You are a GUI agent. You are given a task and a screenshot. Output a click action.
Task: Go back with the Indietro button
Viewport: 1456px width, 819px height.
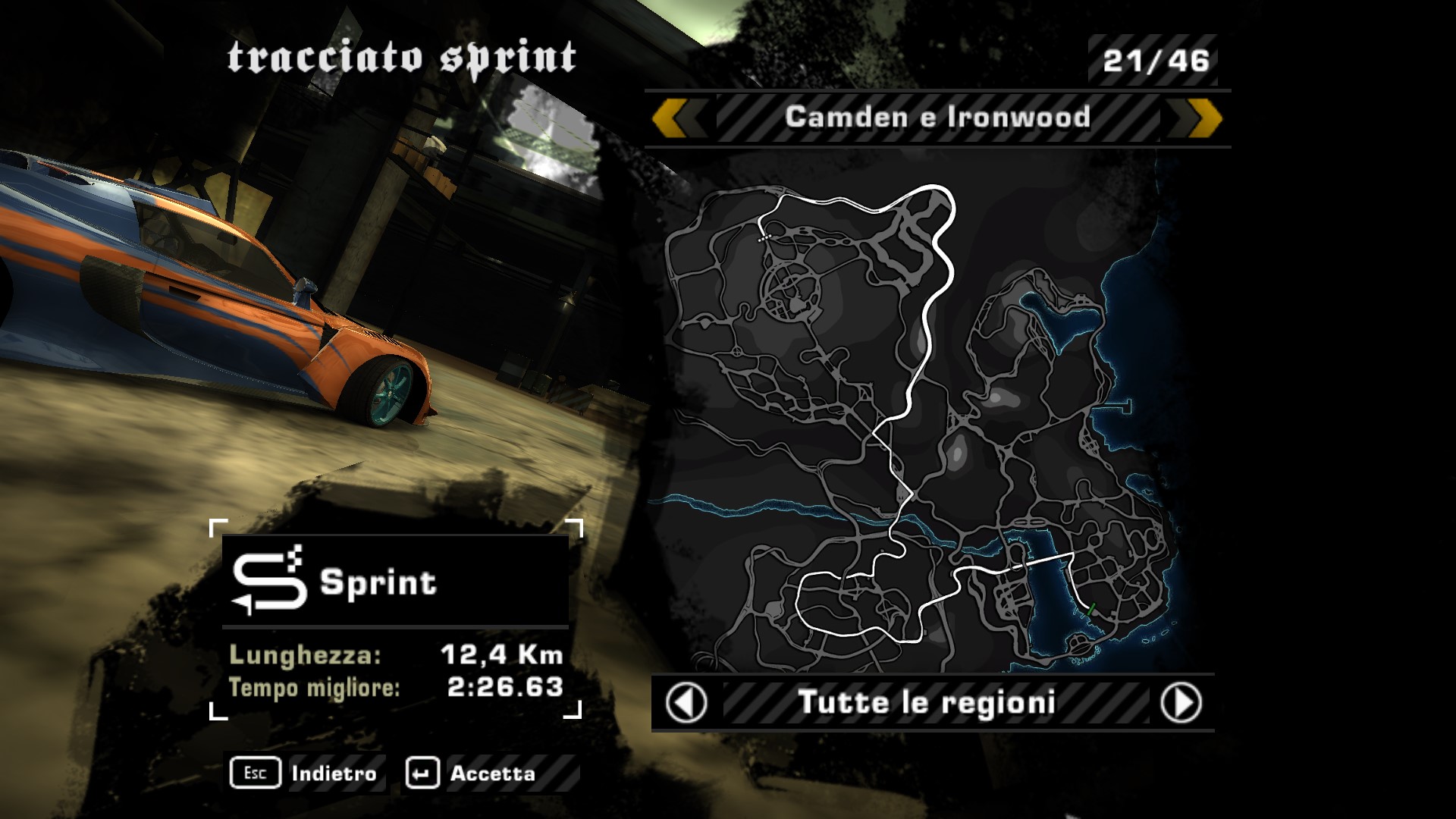tap(306, 773)
